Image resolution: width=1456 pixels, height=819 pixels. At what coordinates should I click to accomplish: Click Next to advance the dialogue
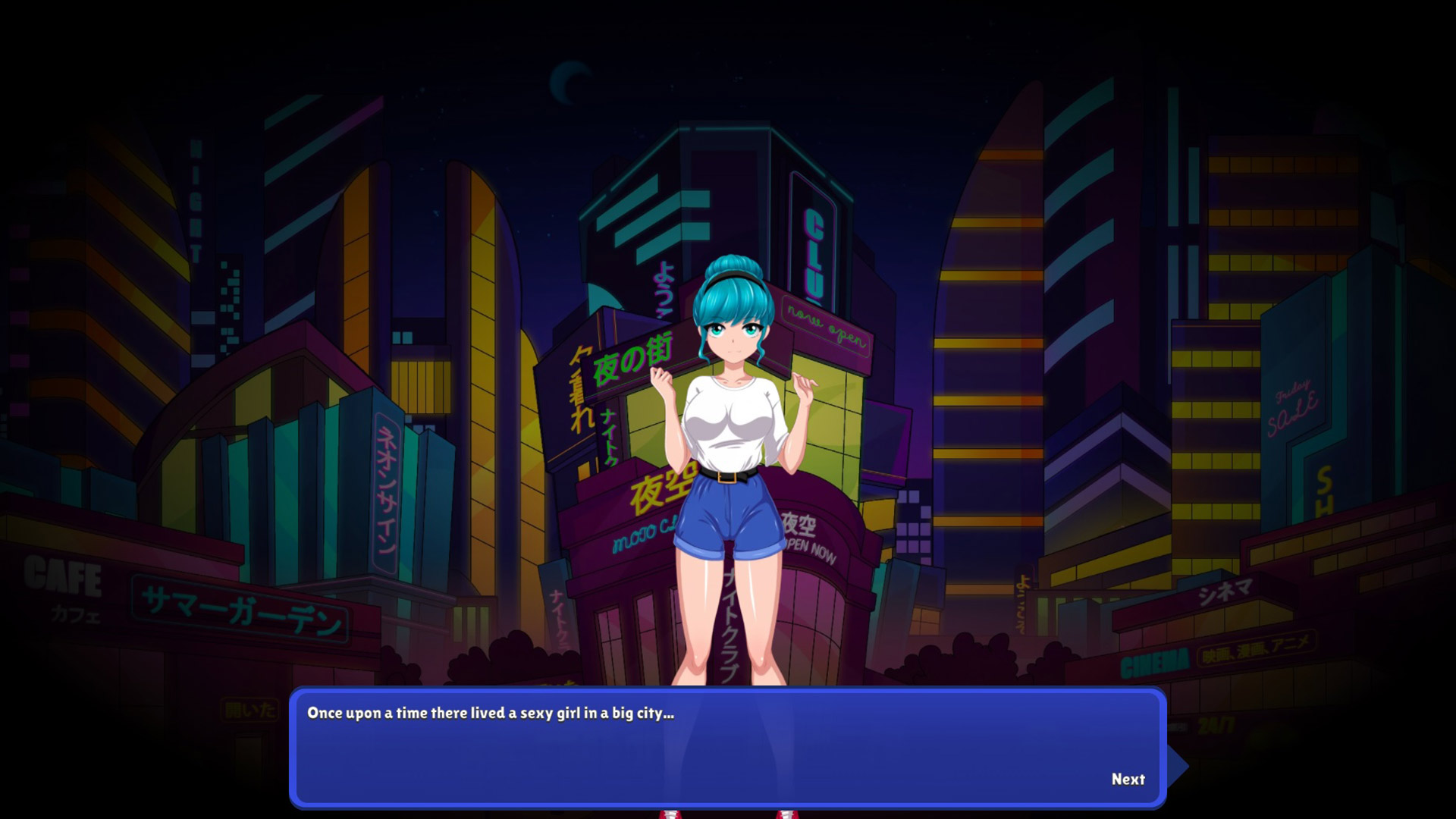tap(1128, 779)
